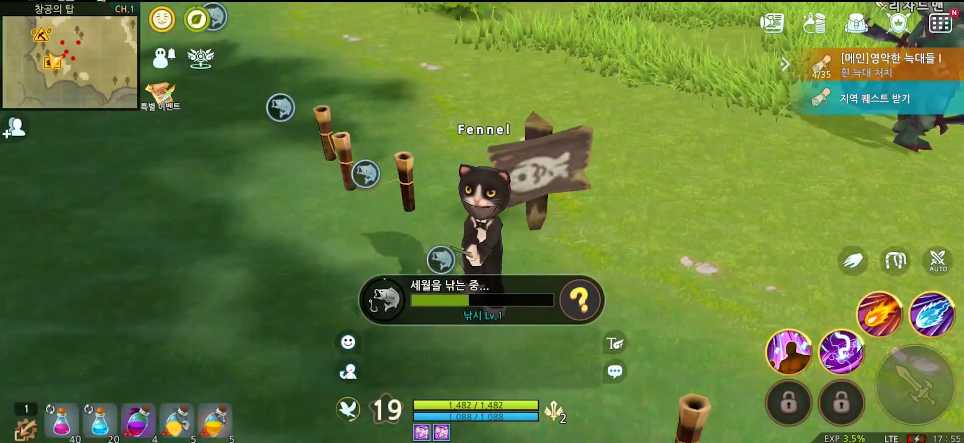Select the main quest 영악한 늑대들 tracker
964x443 pixels.
click(880, 65)
